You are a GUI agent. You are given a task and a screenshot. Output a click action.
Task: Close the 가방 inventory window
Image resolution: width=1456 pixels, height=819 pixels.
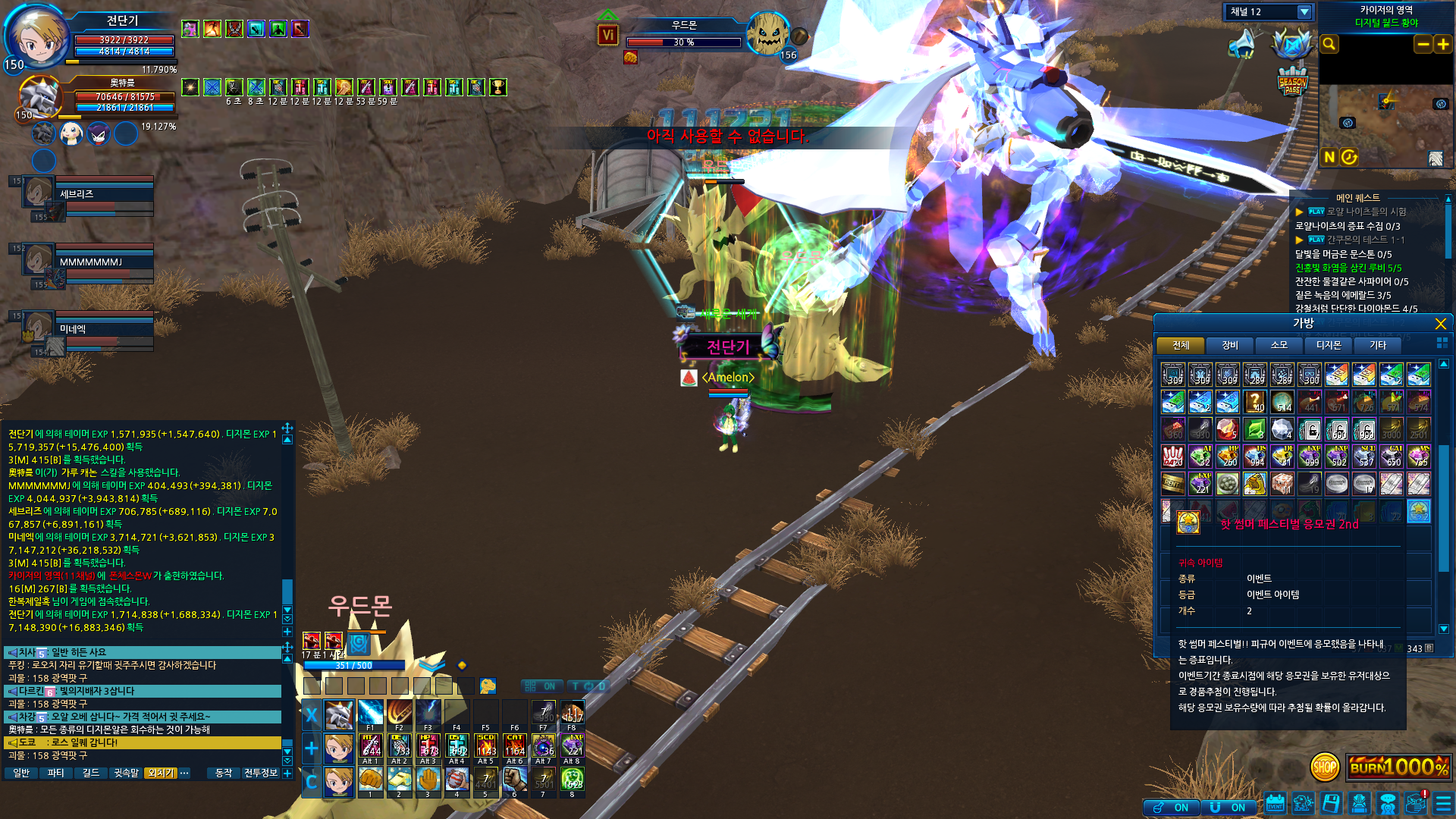click(x=1440, y=324)
